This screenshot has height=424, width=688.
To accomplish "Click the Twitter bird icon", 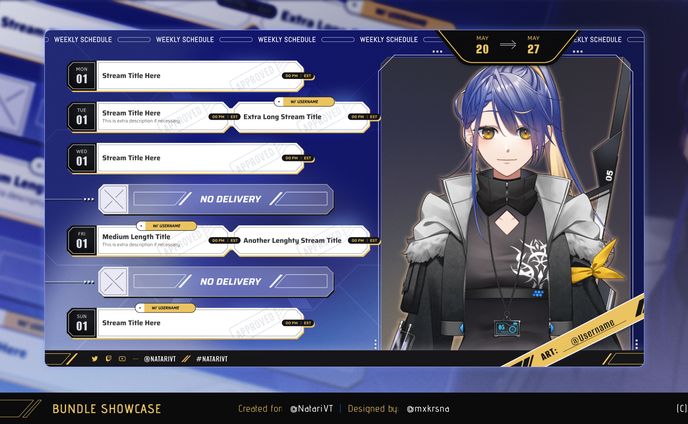I will pos(95,358).
